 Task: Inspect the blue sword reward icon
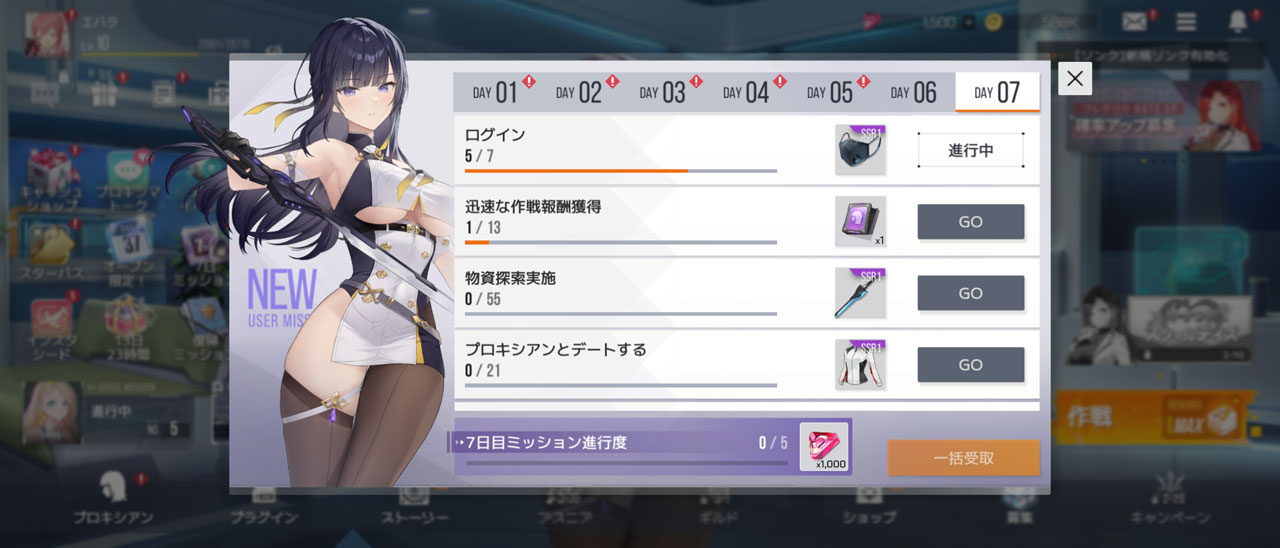pyautogui.click(x=860, y=293)
